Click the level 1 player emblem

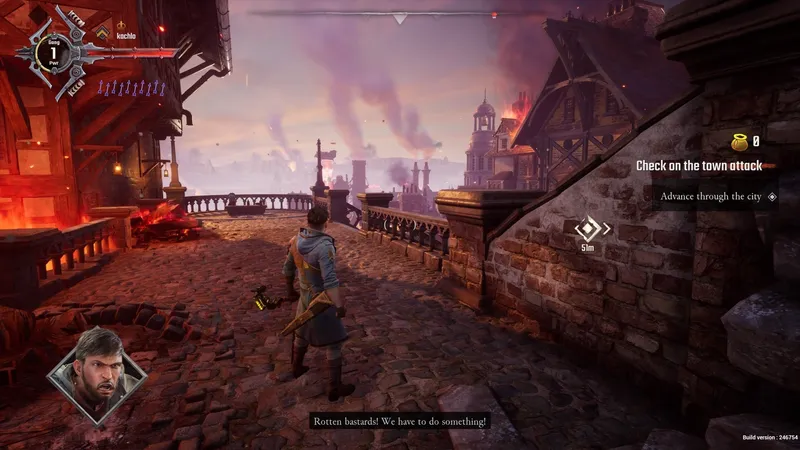click(52, 50)
